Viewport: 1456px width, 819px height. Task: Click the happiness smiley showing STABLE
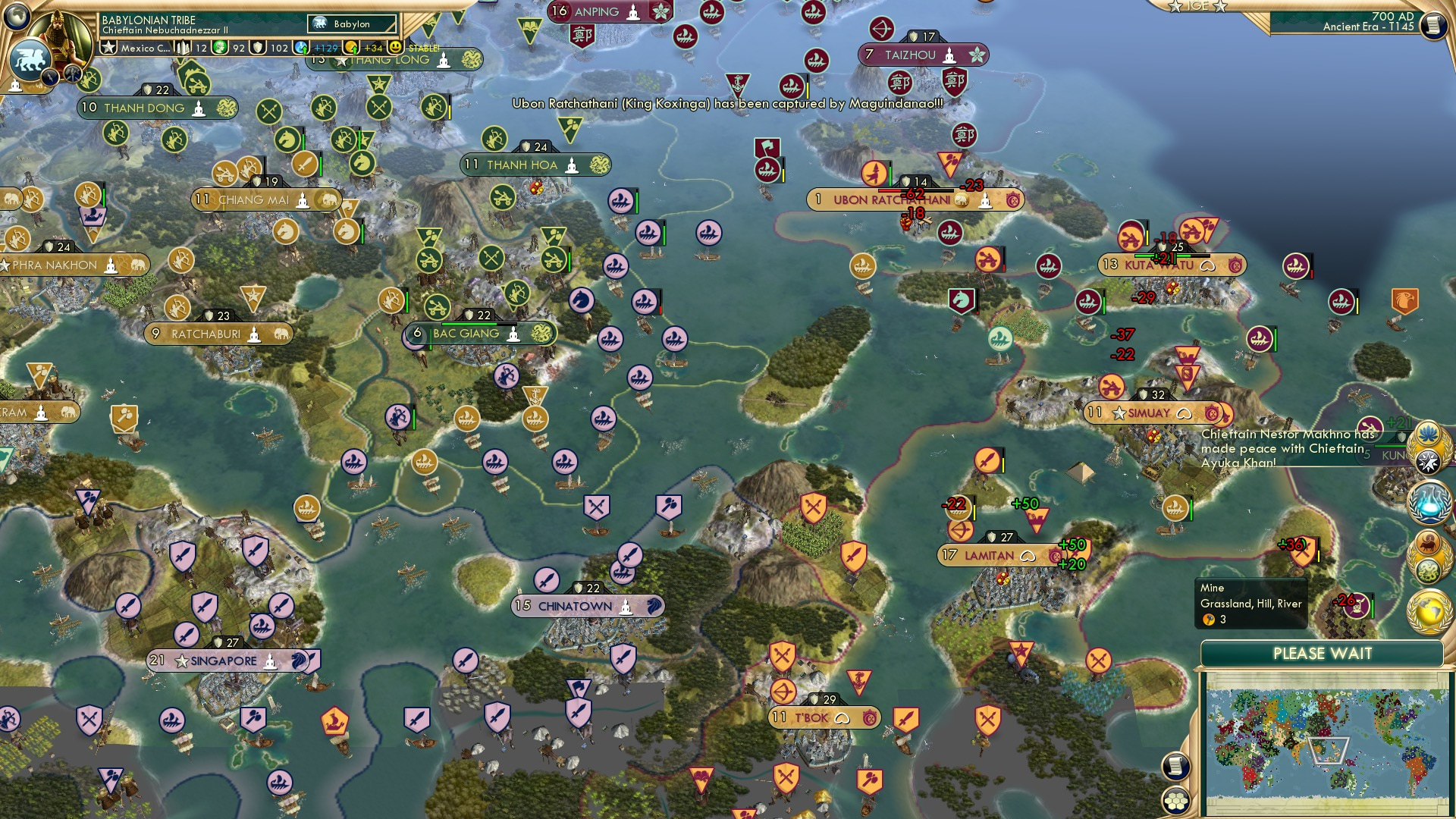(396, 48)
